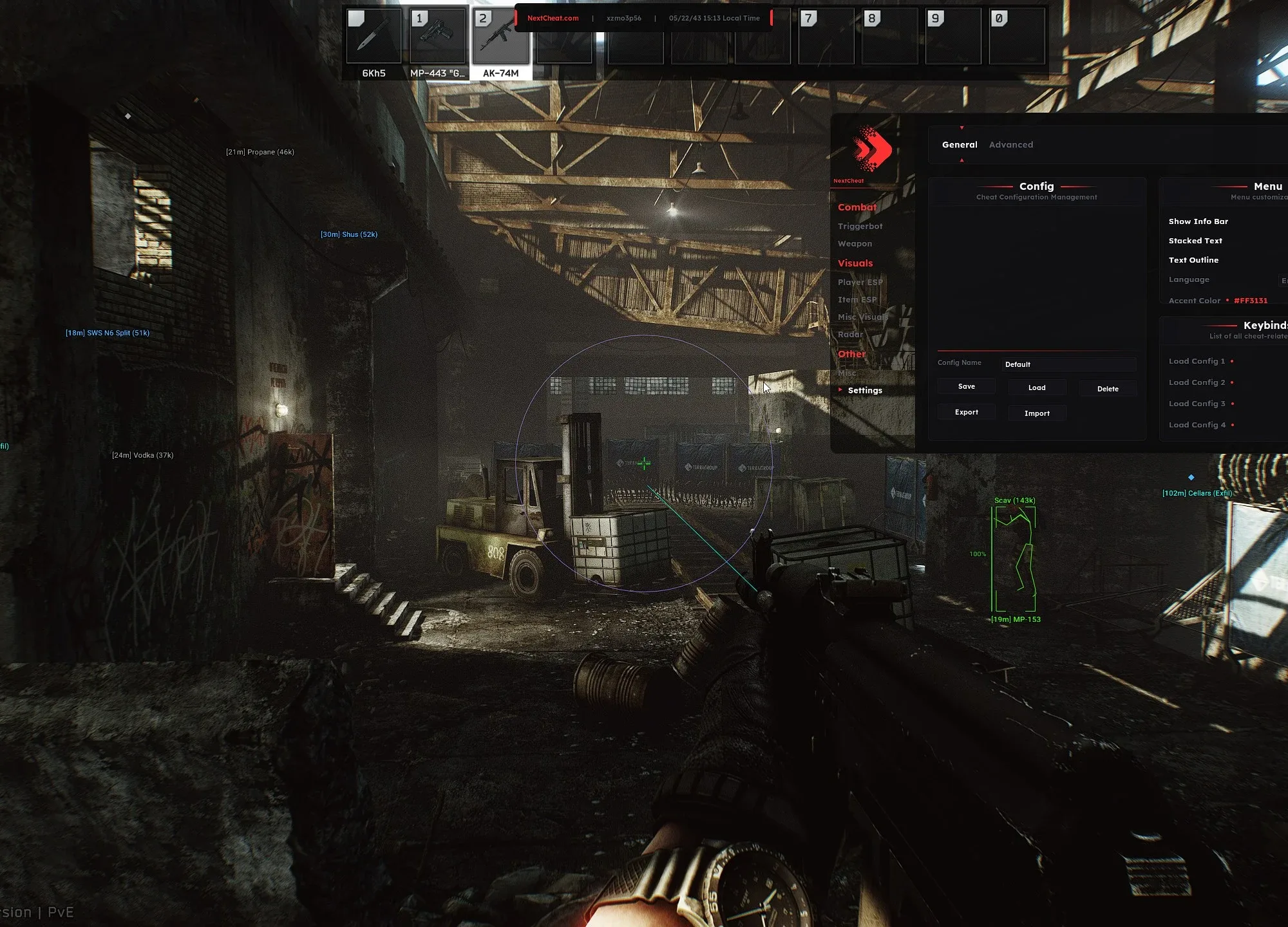Load the selected config
The height and width of the screenshot is (927, 1288).
tap(1037, 388)
